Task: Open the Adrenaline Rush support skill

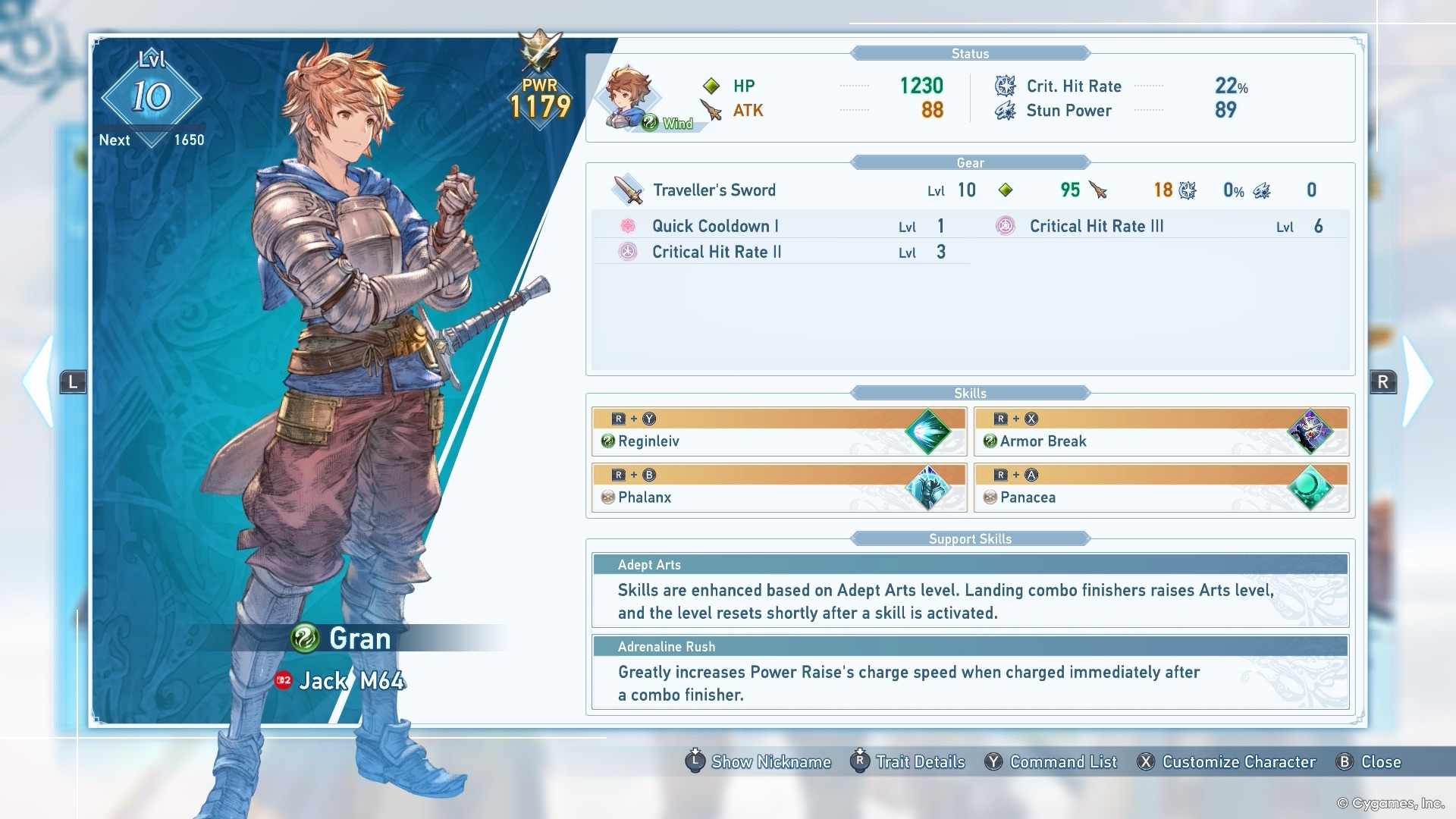Action: coord(970,672)
